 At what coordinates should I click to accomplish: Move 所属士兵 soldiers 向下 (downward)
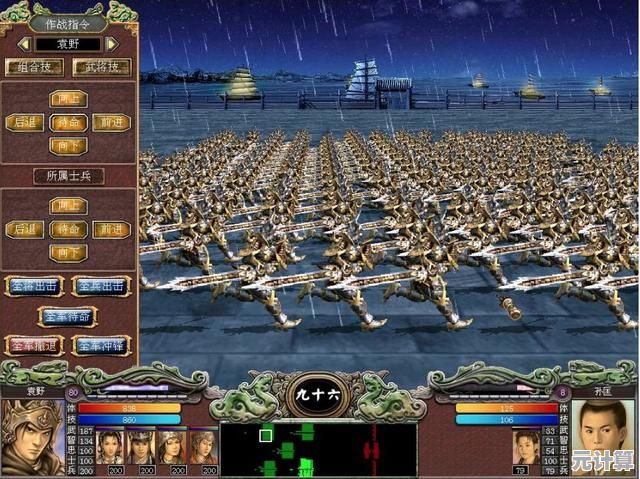[x=68, y=253]
